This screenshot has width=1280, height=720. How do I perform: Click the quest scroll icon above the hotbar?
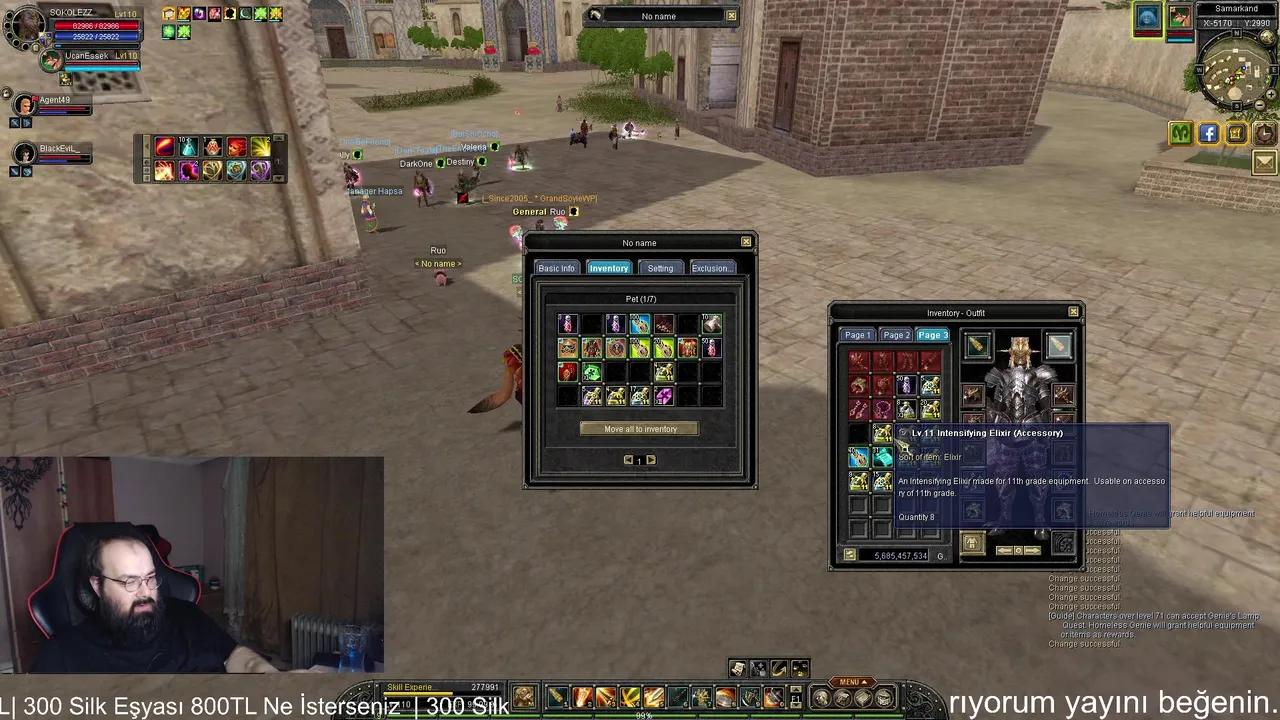[x=737, y=669]
